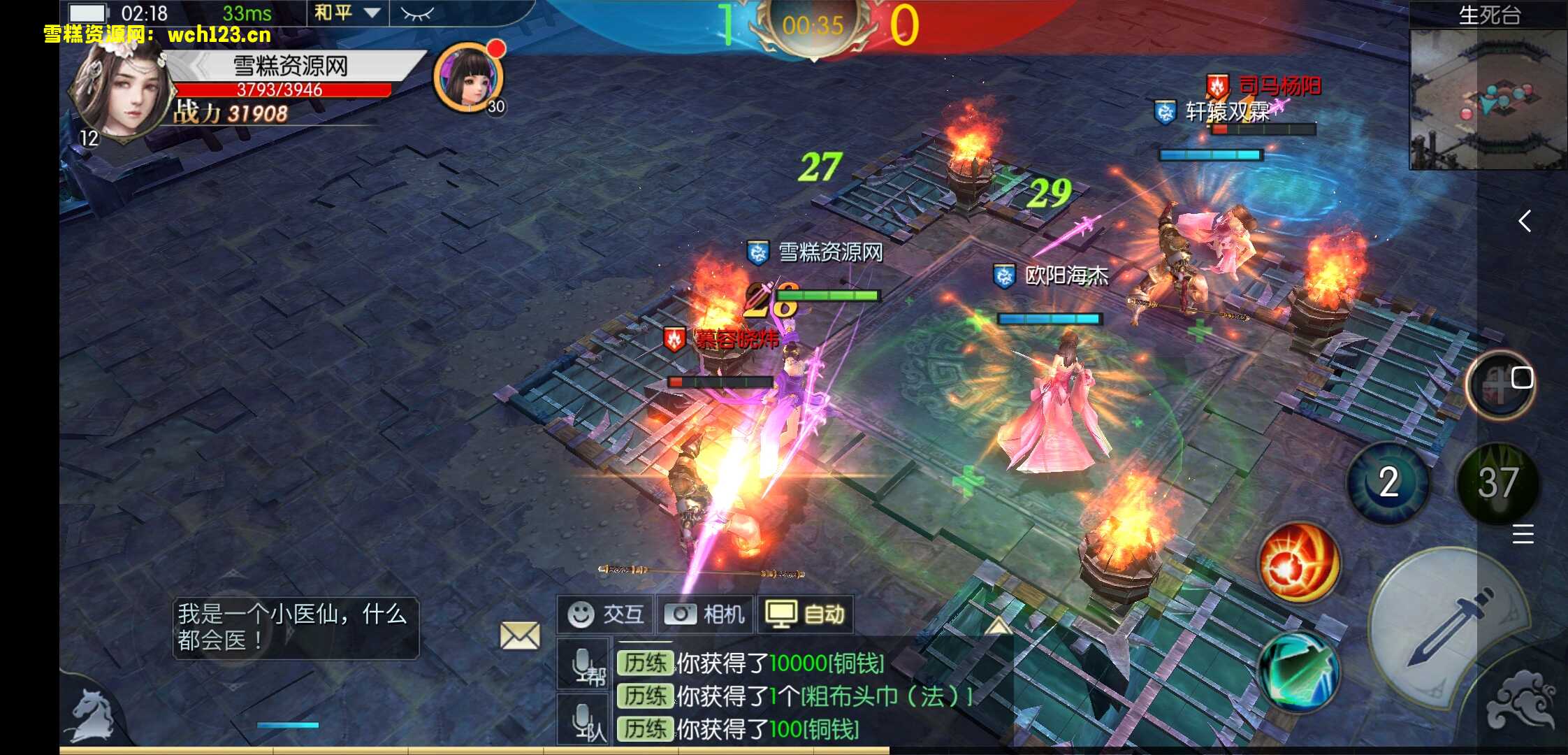Tap the basic sword attack button
This screenshot has width=1568, height=755.
tap(1446, 626)
